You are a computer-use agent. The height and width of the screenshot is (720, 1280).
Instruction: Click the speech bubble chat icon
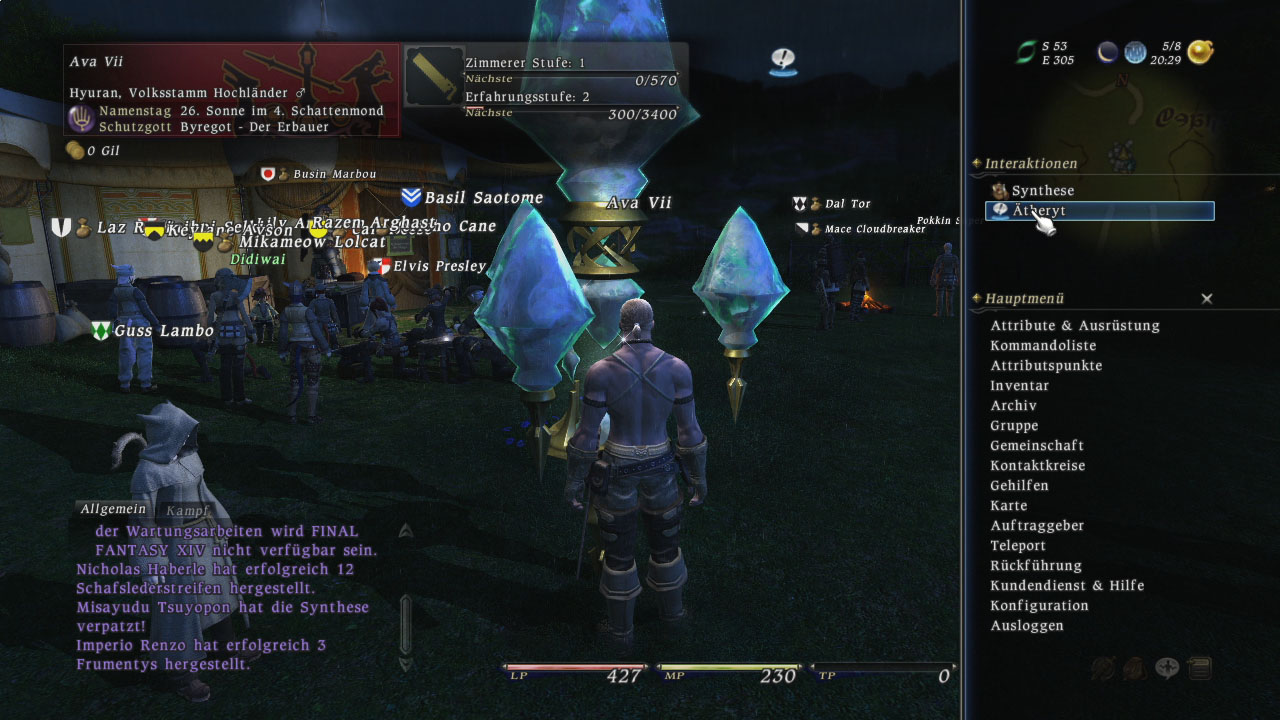coord(1167,667)
